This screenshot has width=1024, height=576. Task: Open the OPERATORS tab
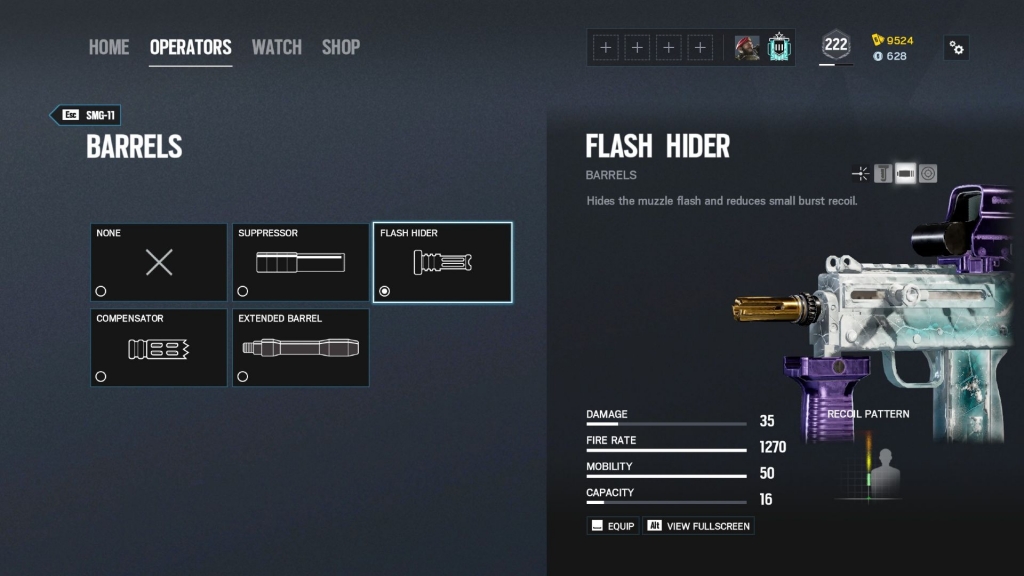tap(190, 47)
